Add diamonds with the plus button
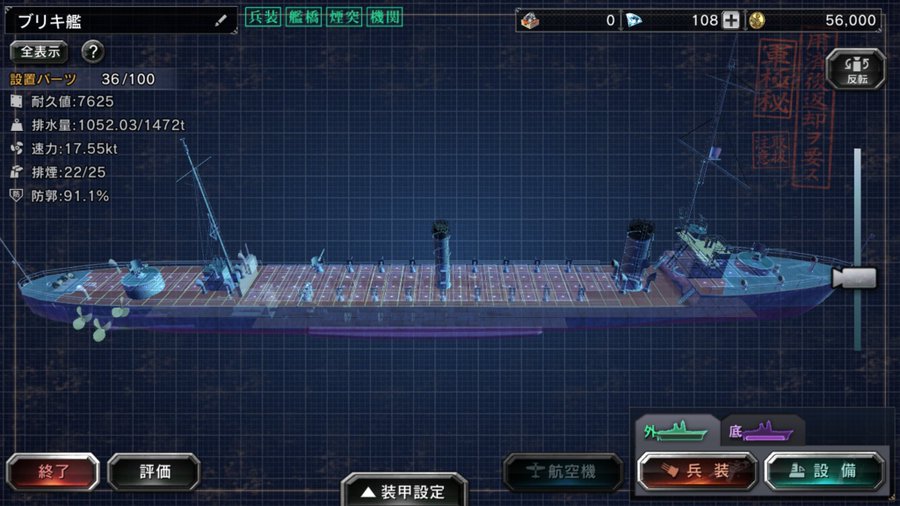Image resolution: width=900 pixels, height=506 pixels. point(731,20)
